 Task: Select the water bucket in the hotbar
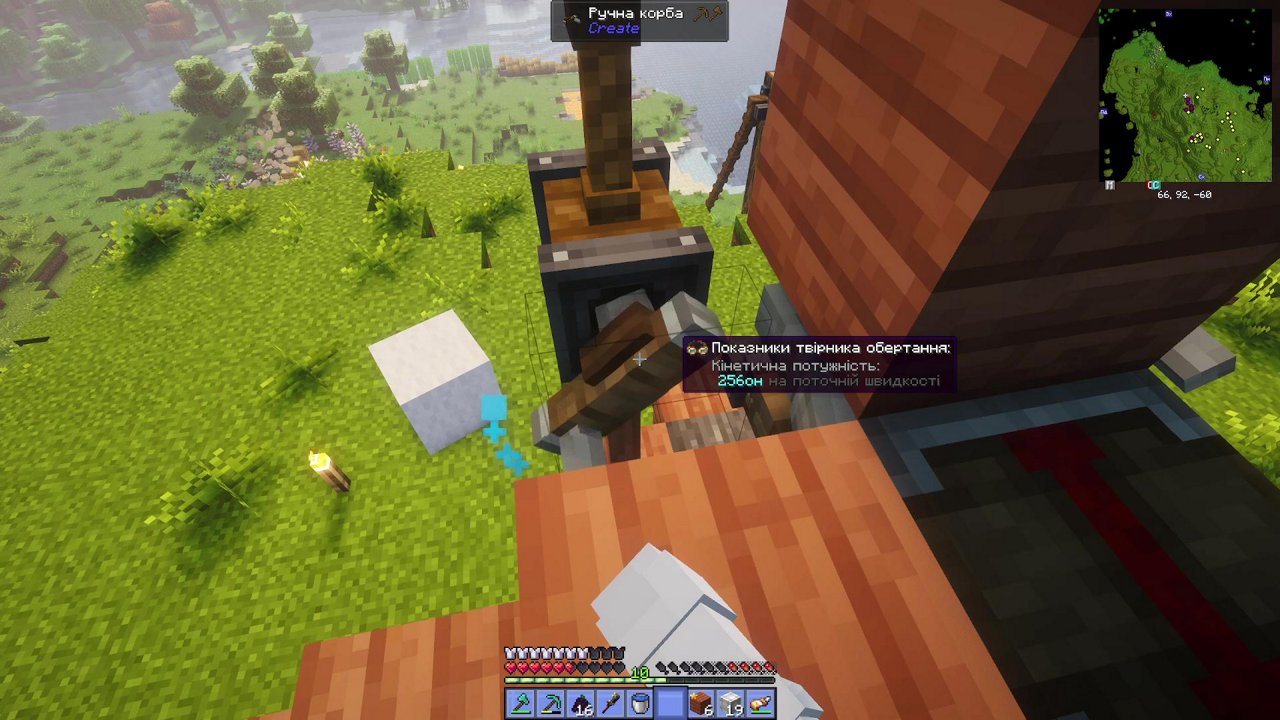[638, 702]
